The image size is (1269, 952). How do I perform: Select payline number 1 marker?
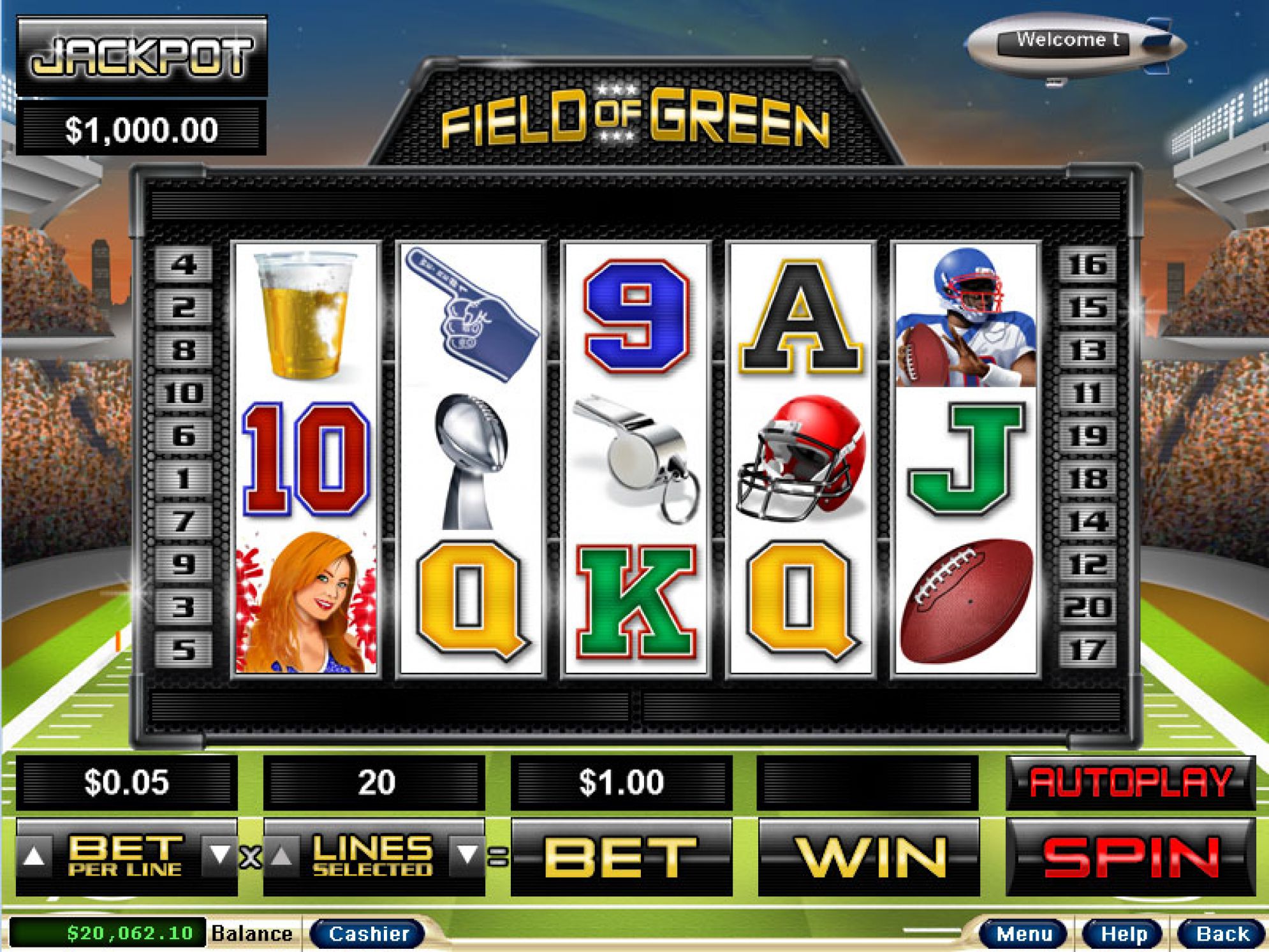coord(184,479)
